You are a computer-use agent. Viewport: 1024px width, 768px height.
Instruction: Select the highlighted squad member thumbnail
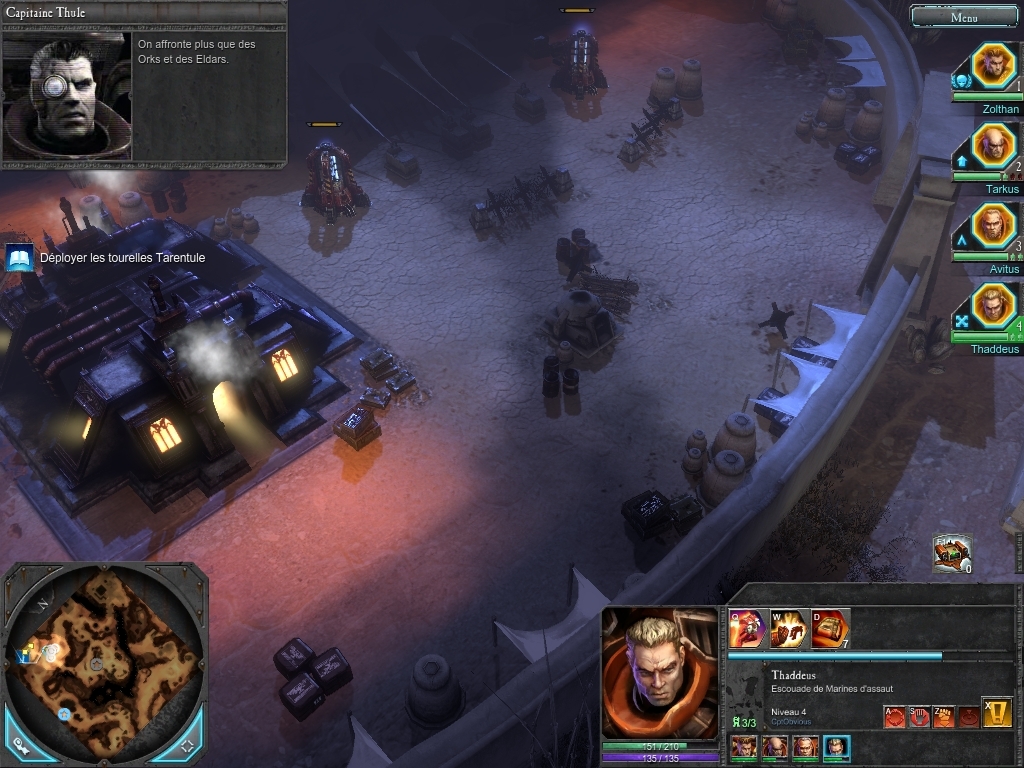tap(836, 747)
